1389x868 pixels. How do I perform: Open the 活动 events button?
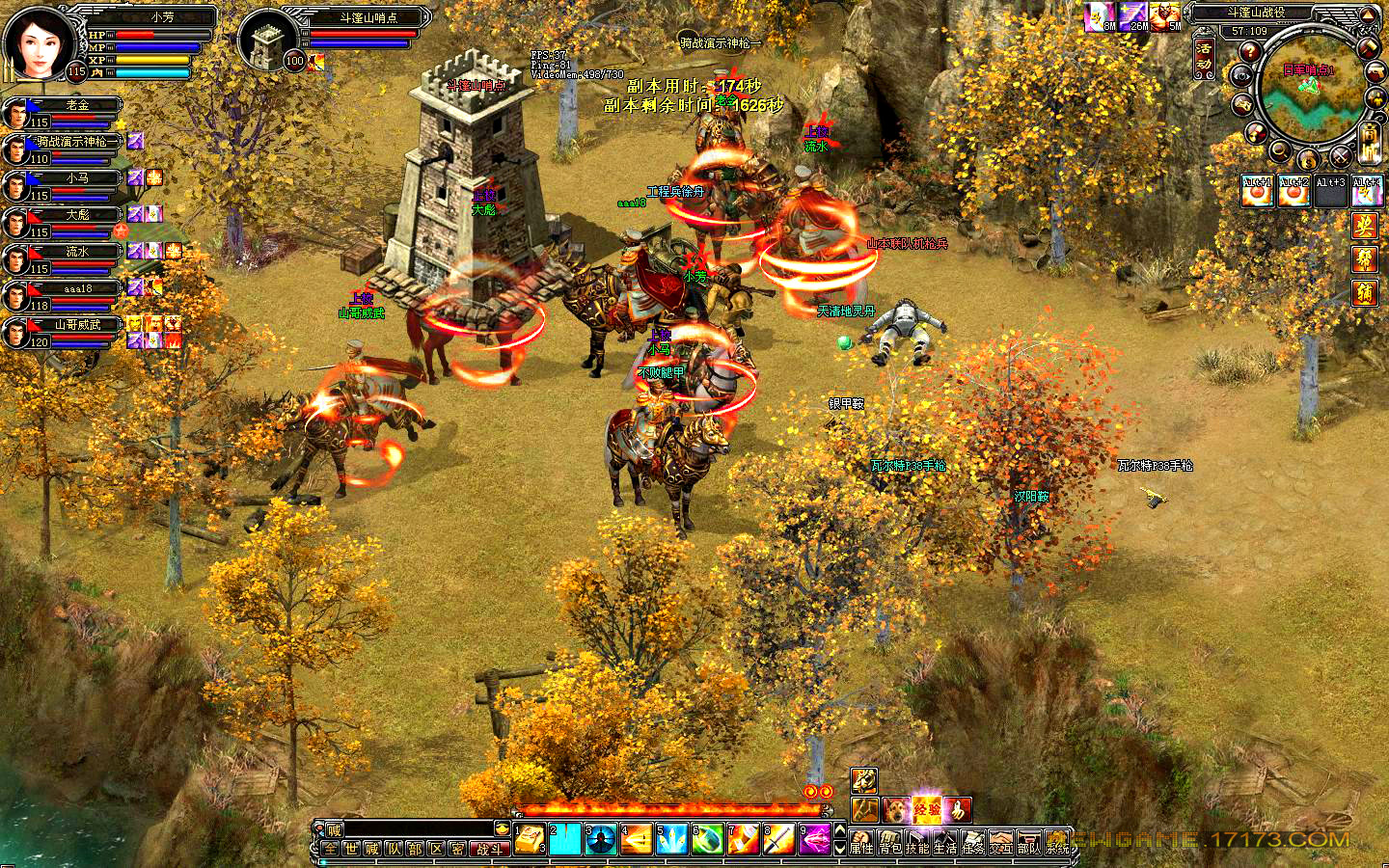[x=1204, y=58]
